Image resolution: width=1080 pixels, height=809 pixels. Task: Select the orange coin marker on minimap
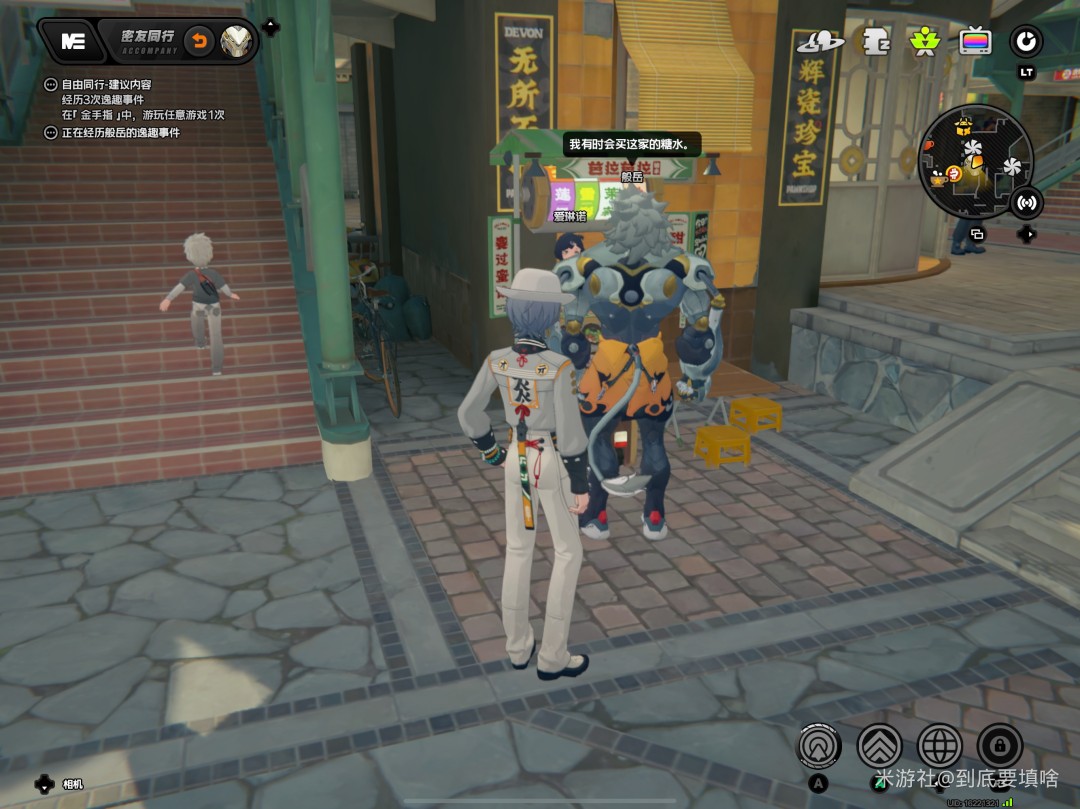[954, 174]
